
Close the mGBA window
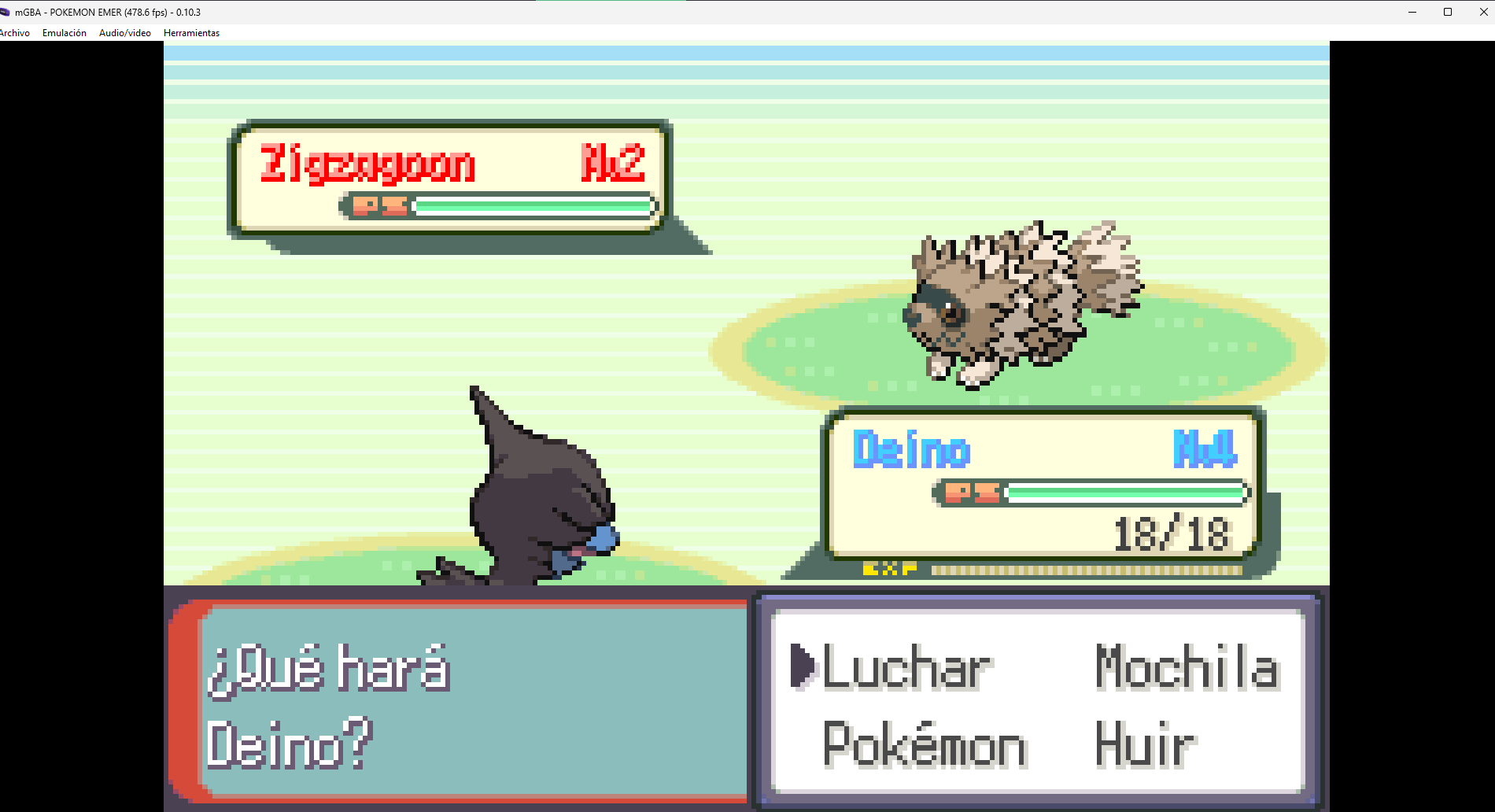point(1483,12)
